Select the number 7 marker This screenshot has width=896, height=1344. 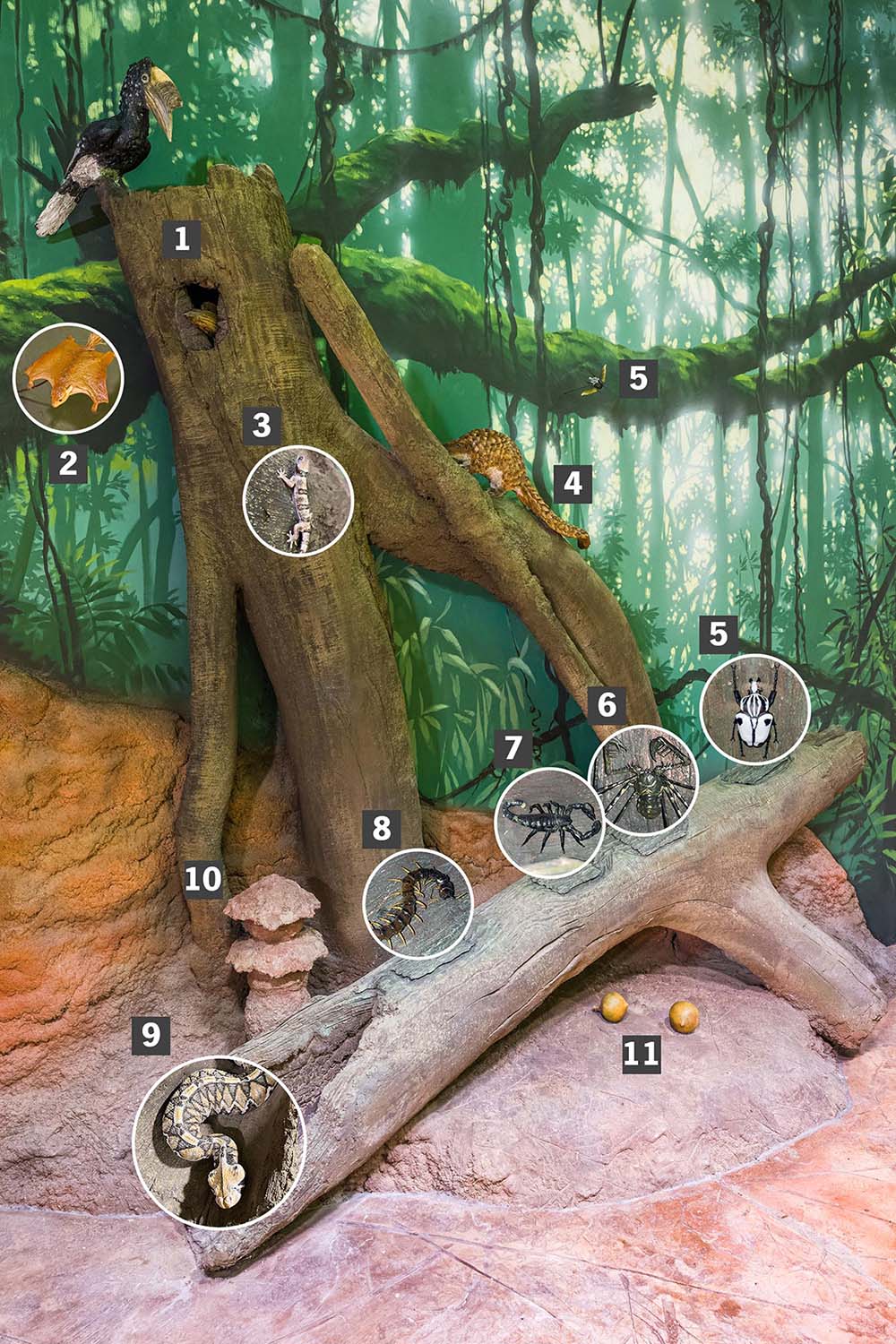coord(512,747)
